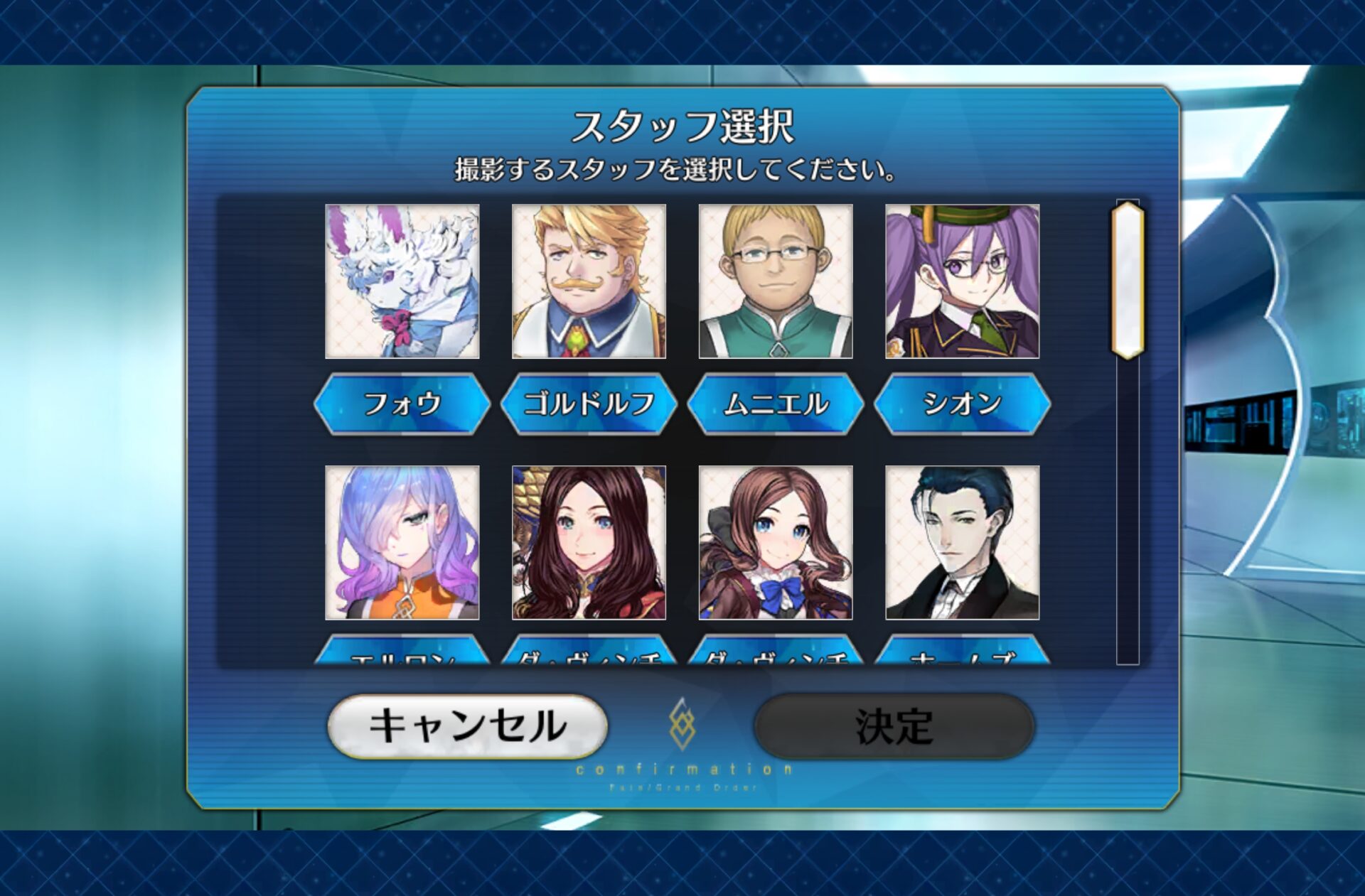
Task: Confirm selection with the 決定 button
Action: pos(894,726)
